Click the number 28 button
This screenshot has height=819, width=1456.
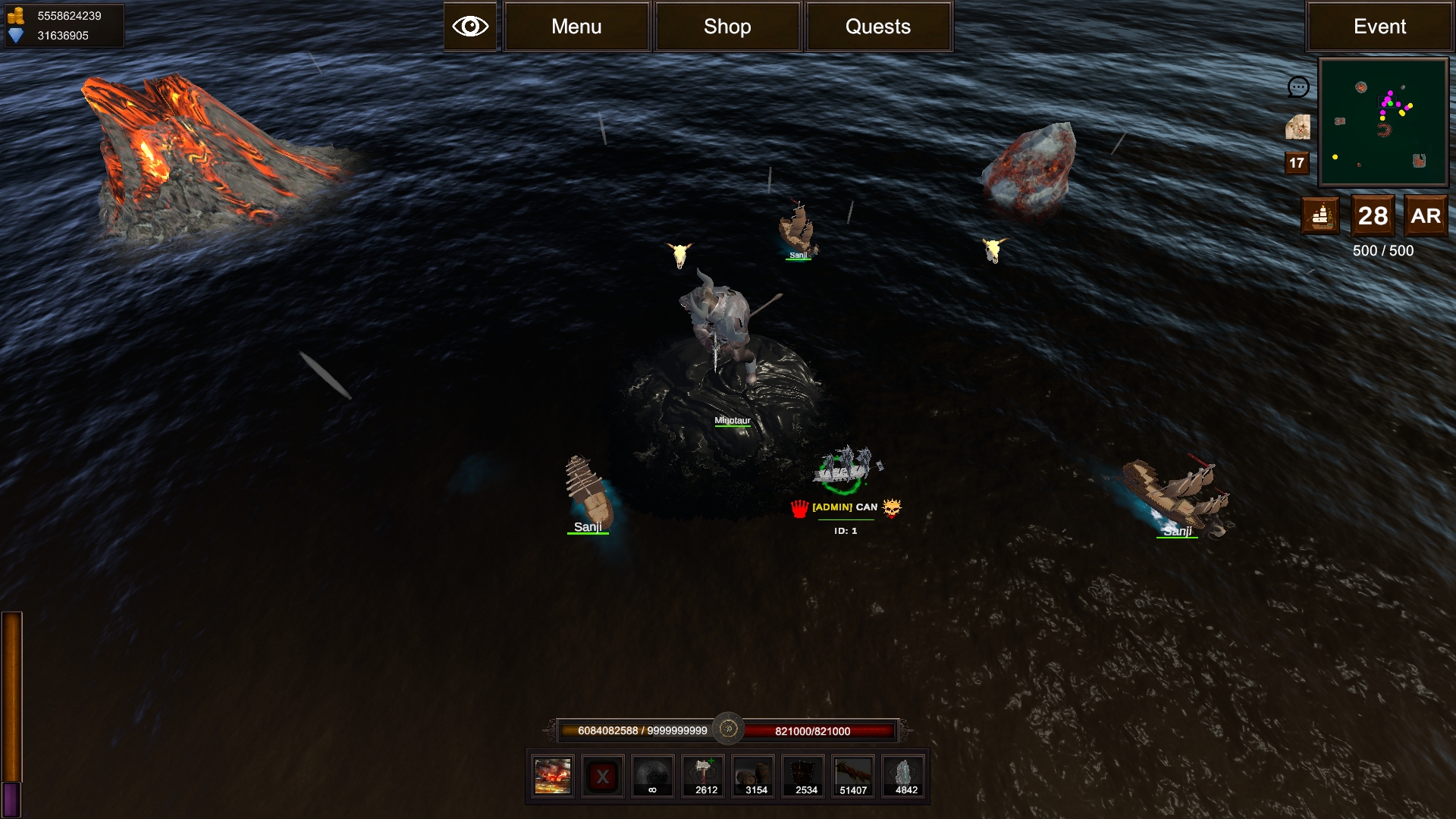1373,216
